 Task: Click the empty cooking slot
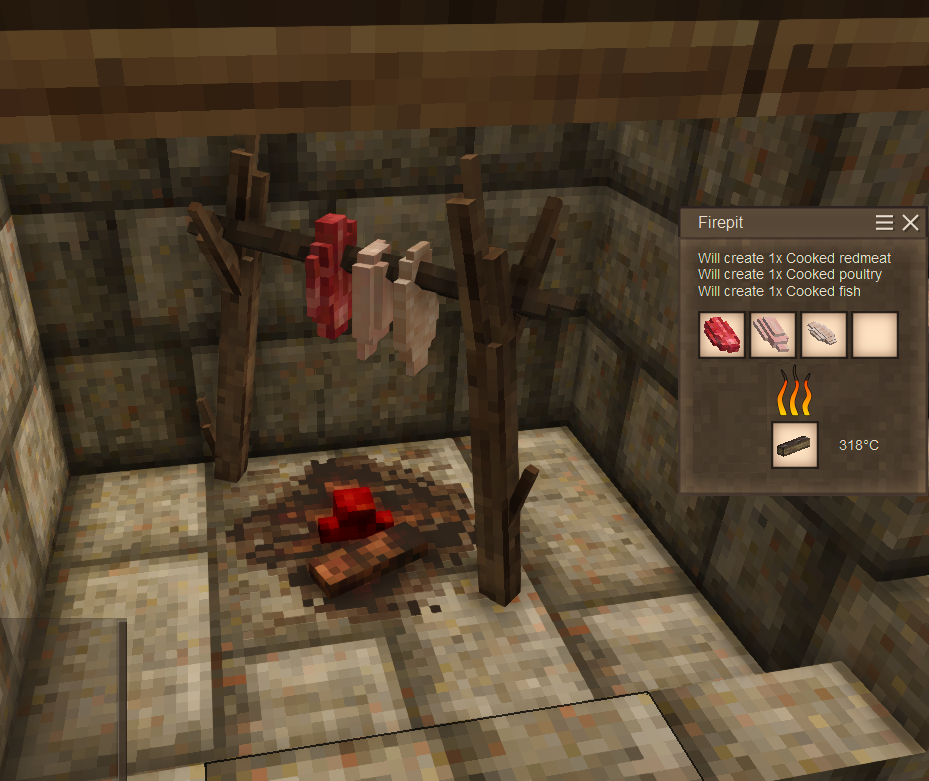point(875,335)
